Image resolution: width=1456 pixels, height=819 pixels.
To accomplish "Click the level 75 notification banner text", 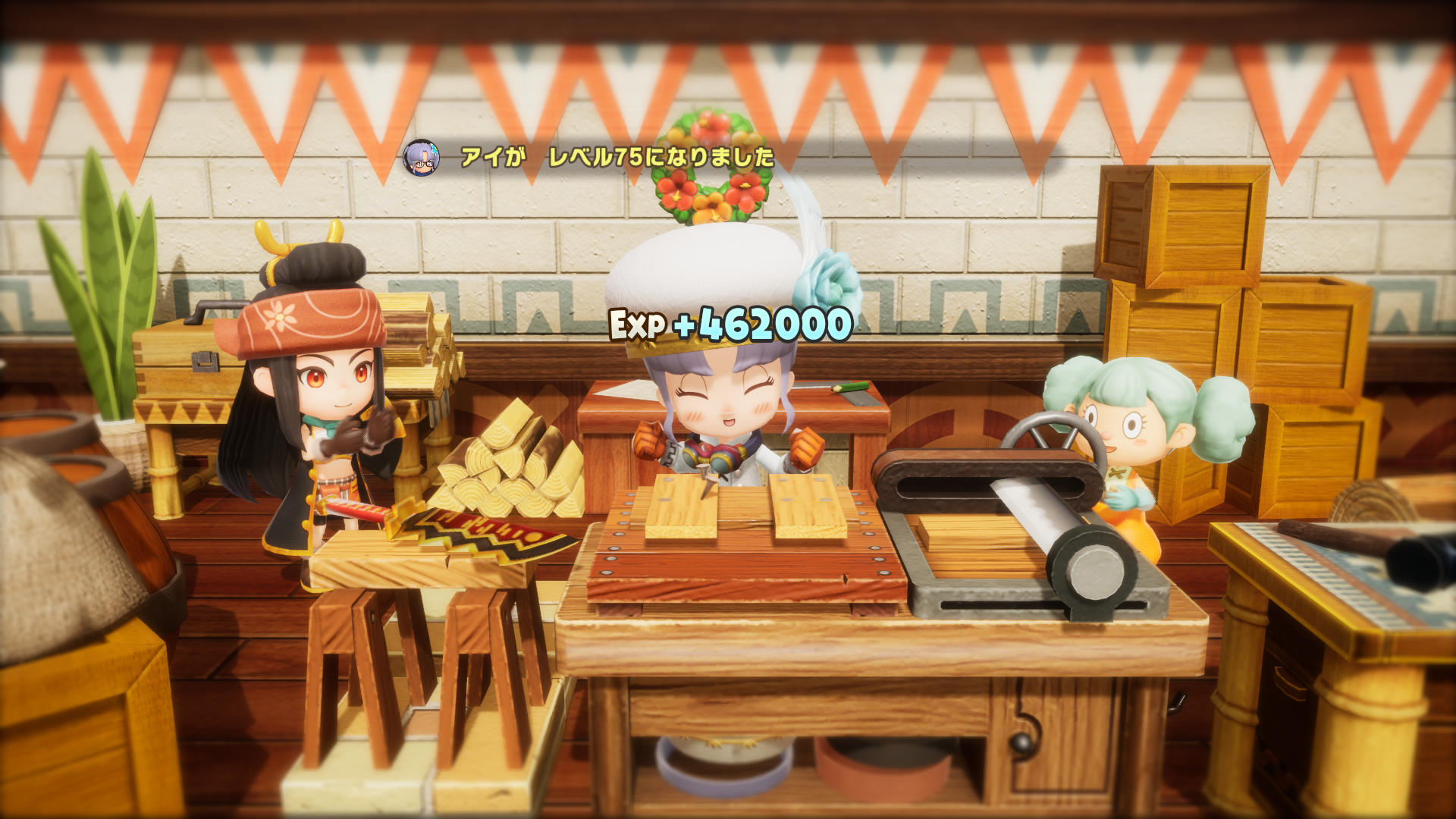I will click(x=614, y=156).
